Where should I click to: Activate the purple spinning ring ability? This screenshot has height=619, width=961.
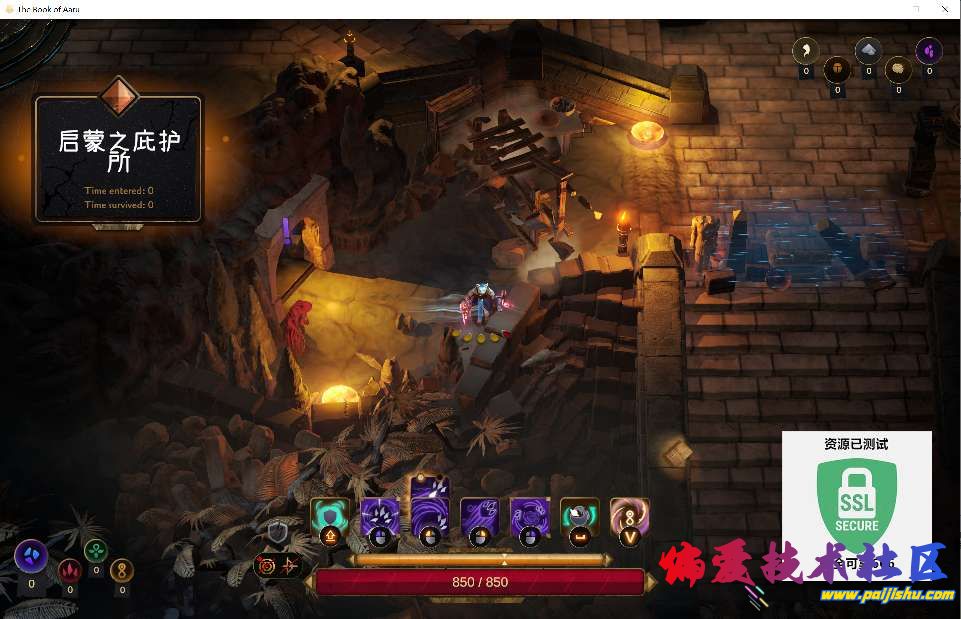(530, 516)
